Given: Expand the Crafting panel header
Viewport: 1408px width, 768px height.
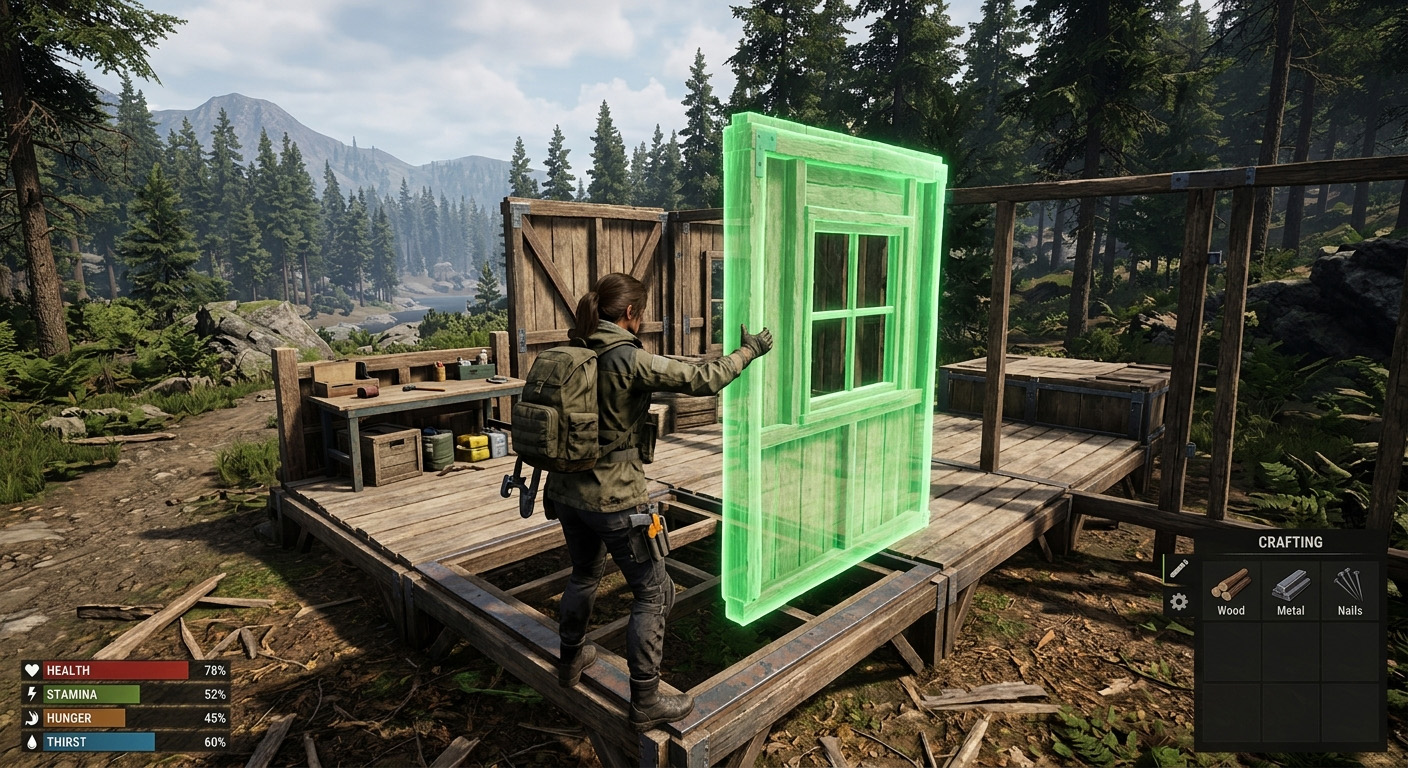Looking at the screenshot, I should tap(1290, 541).
